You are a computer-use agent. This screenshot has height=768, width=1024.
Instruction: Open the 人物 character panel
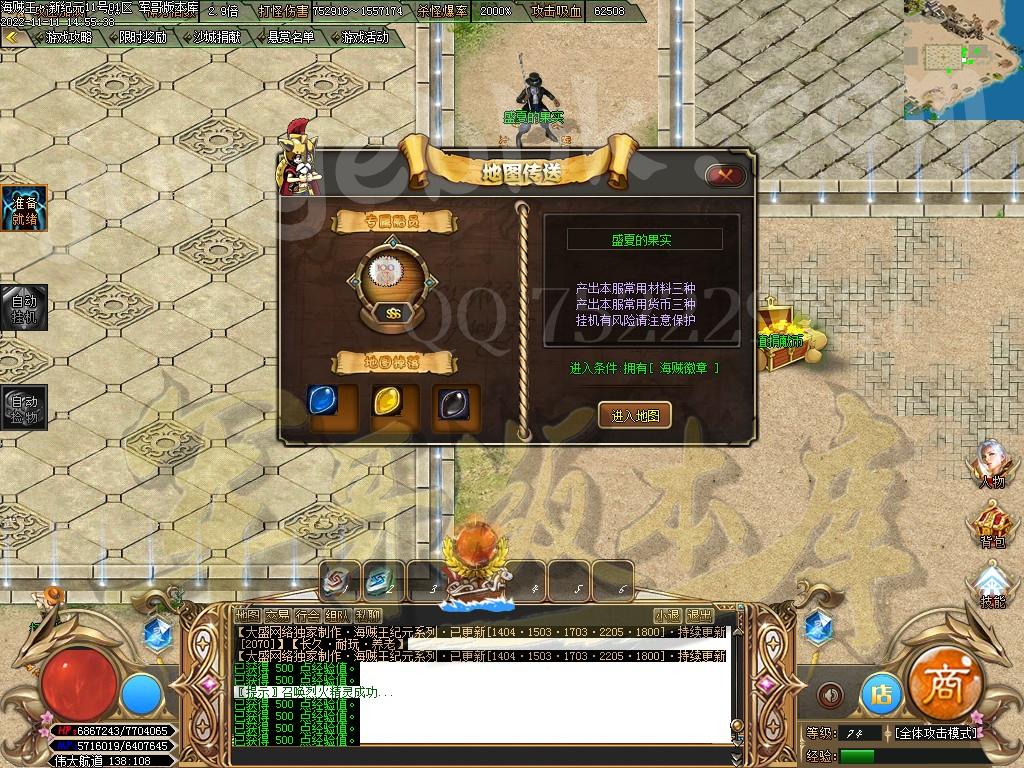pos(993,465)
